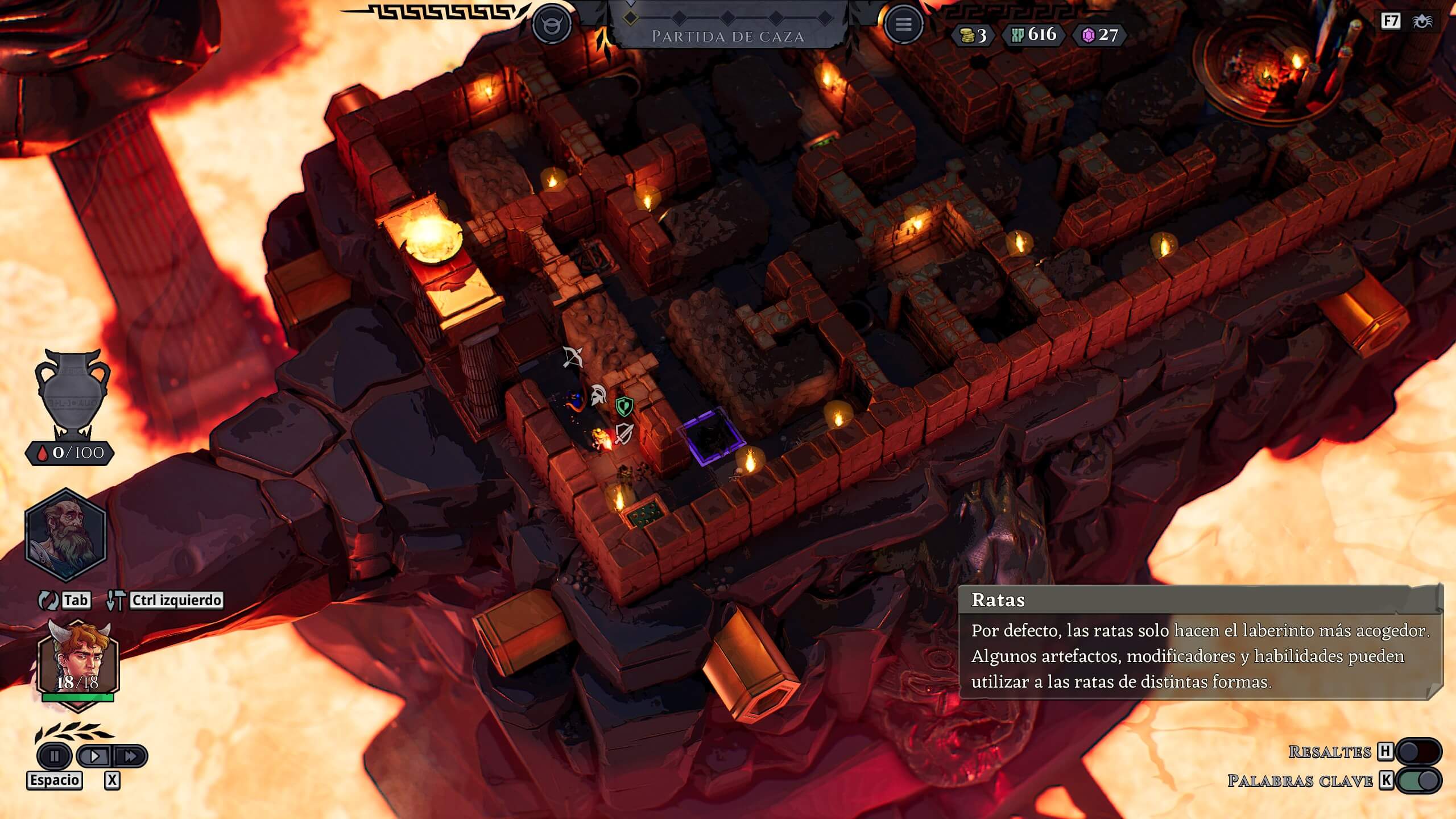Screen dimensions: 1456x819
Task: Set game to normal play speed
Action: click(95, 756)
